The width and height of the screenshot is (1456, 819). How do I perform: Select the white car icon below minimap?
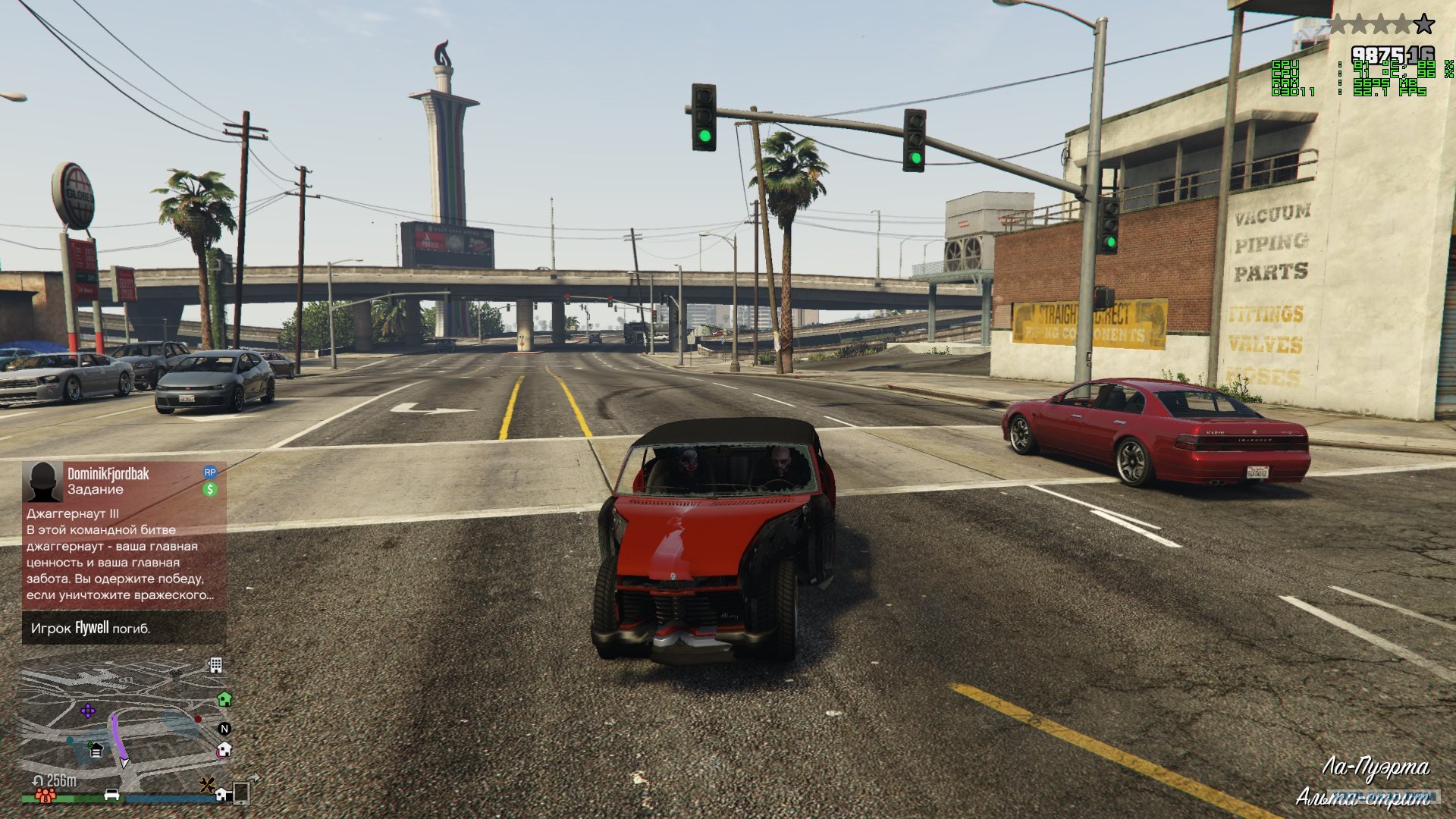pos(111,794)
